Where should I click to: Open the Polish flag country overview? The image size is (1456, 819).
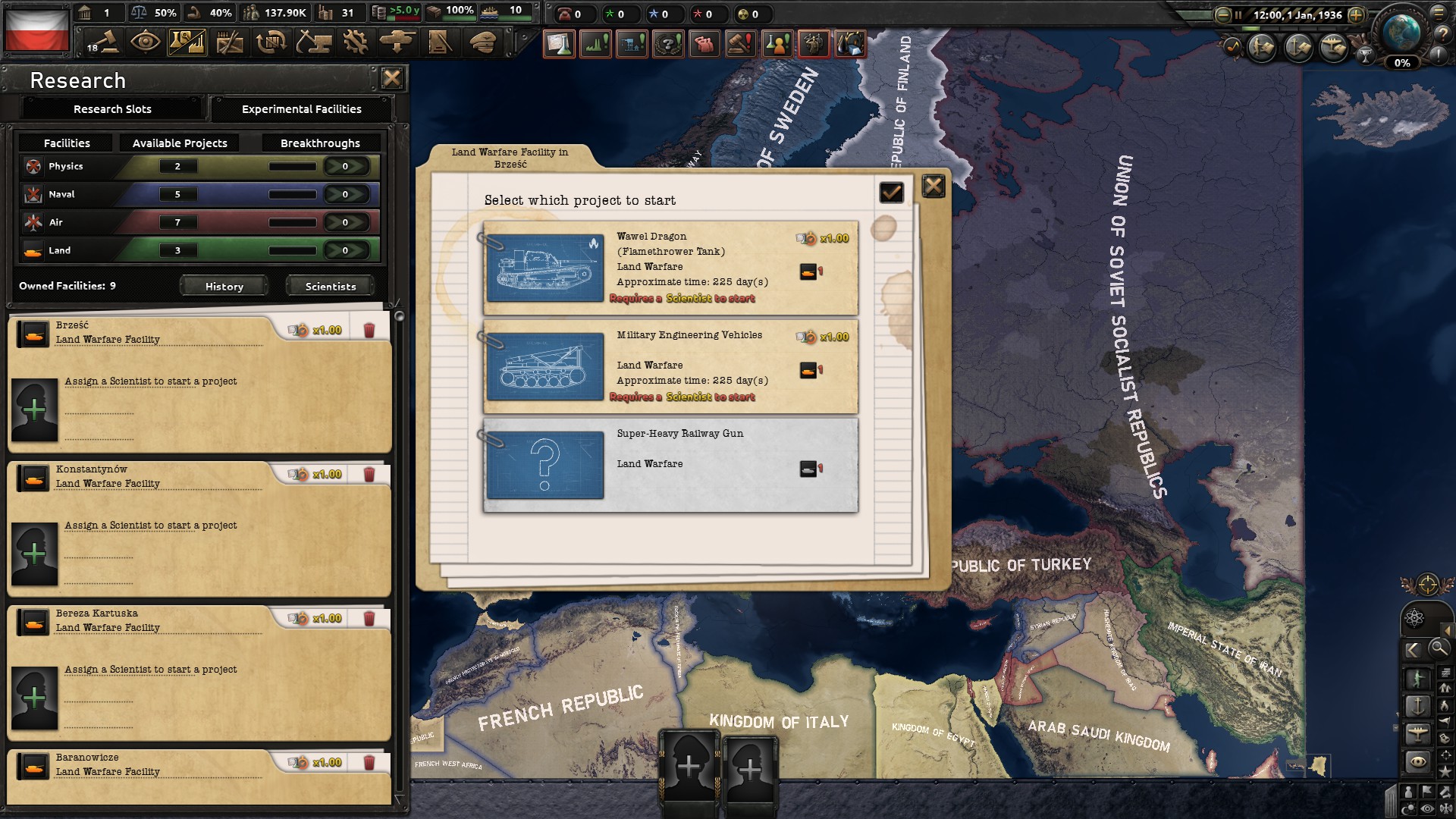coord(36,30)
